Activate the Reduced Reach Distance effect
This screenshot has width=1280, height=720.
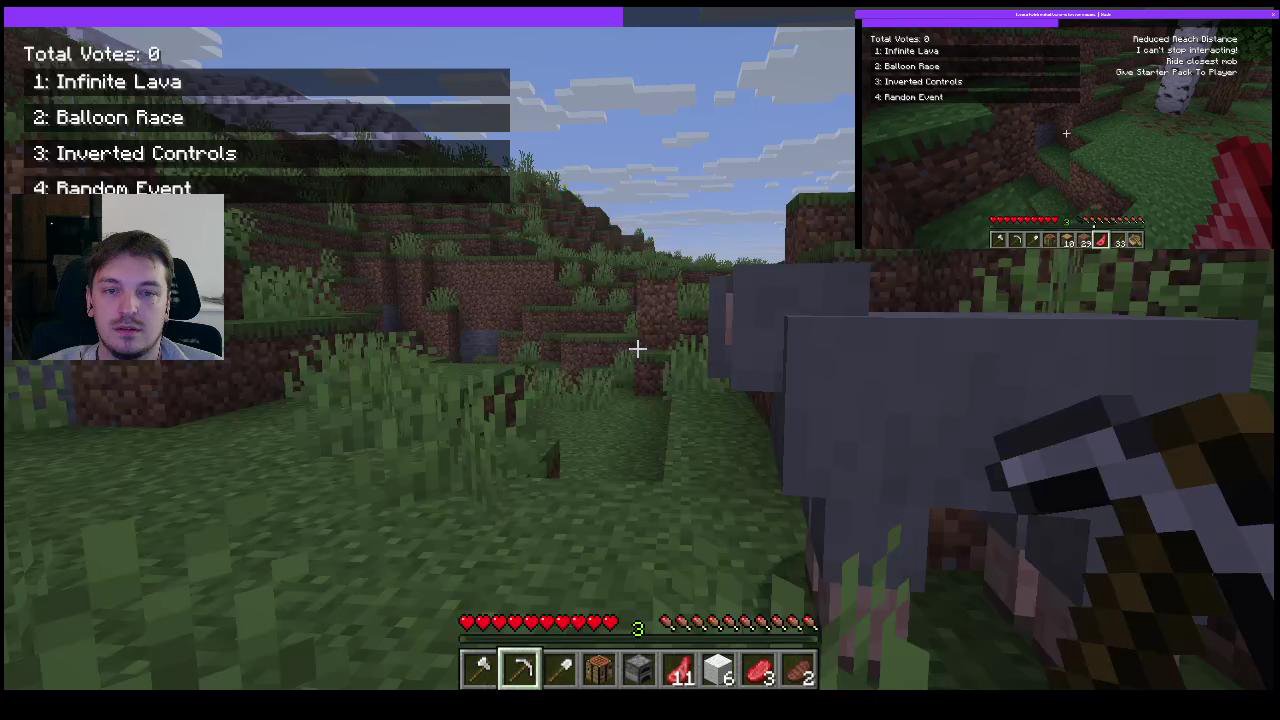point(1184,39)
